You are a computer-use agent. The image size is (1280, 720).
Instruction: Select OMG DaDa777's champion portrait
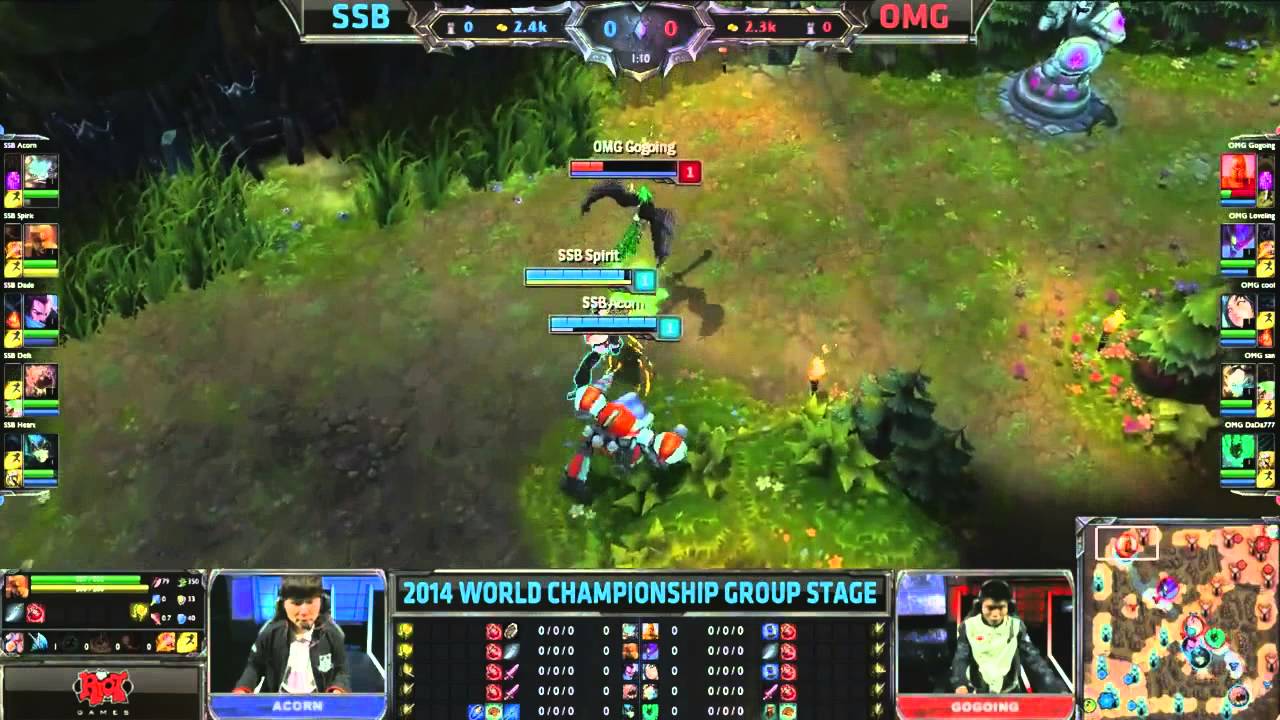1238,451
